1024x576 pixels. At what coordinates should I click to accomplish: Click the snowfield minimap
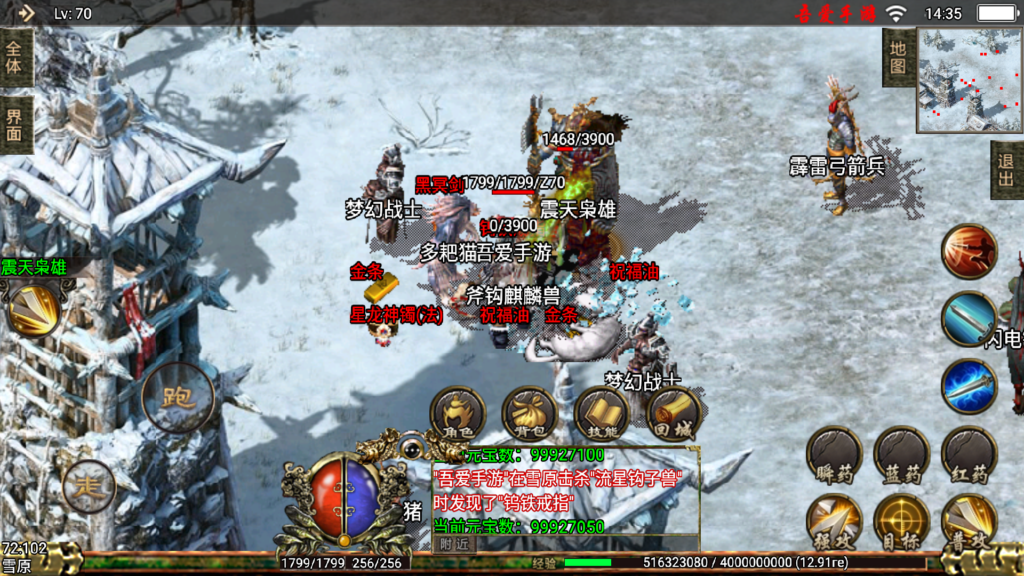tap(969, 80)
